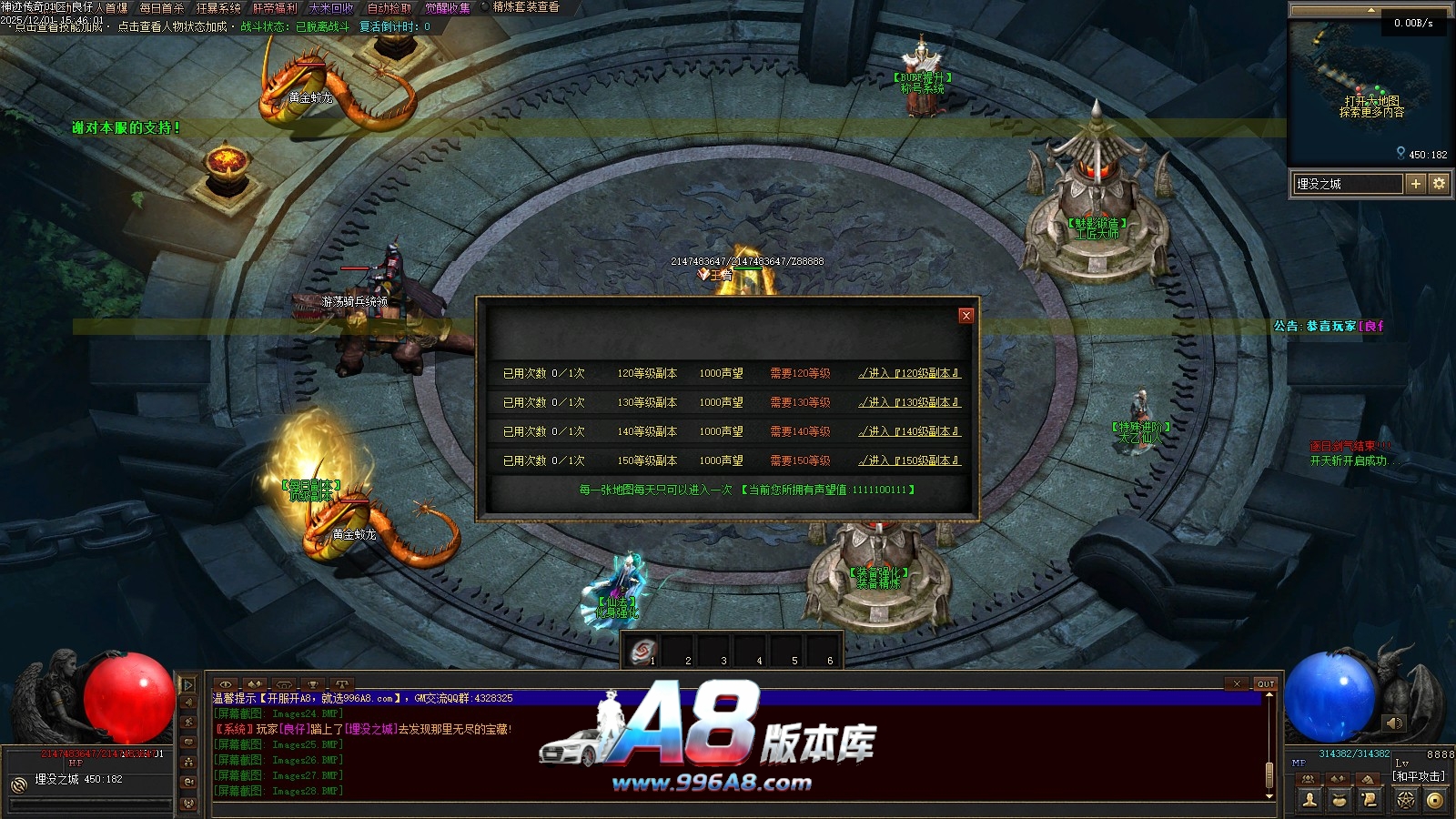Image resolution: width=1456 pixels, height=819 pixels.
Task: Open the 觉醒收集 menu
Action: pyautogui.click(x=448, y=8)
